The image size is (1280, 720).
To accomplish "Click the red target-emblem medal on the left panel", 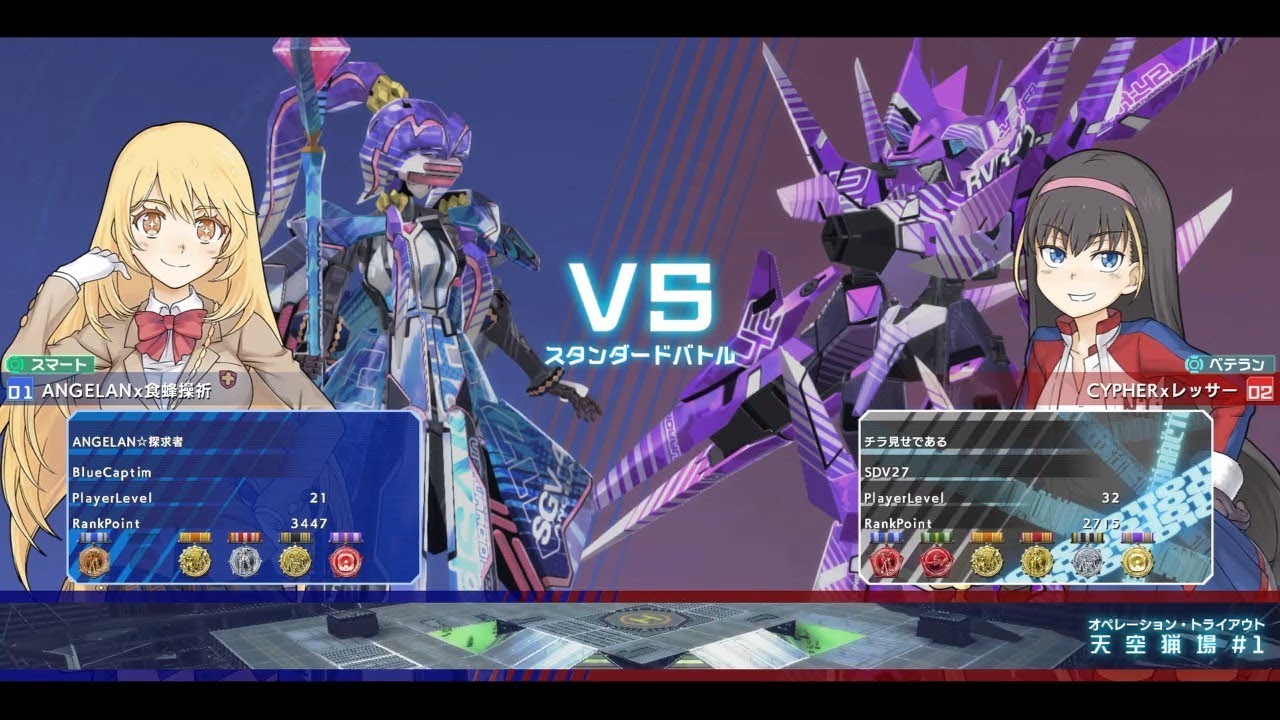I will tap(347, 562).
